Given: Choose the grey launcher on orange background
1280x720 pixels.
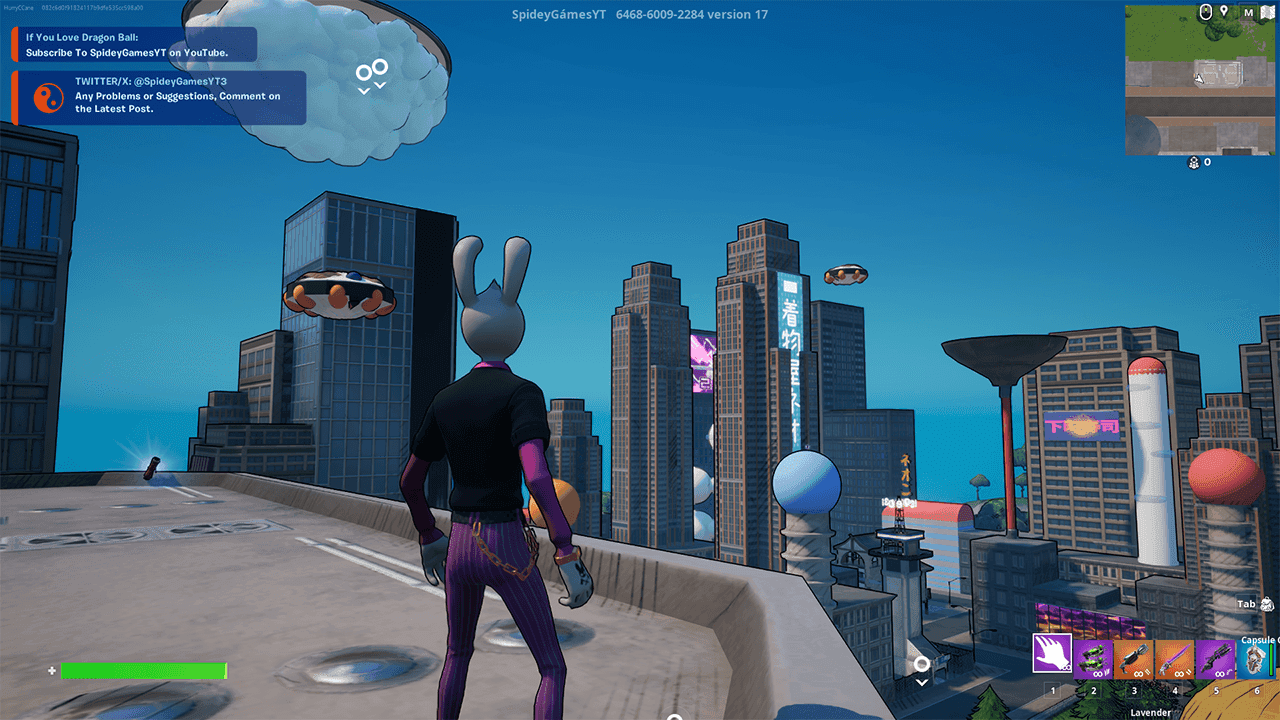Looking at the screenshot, I should click(x=1134, y=659).
